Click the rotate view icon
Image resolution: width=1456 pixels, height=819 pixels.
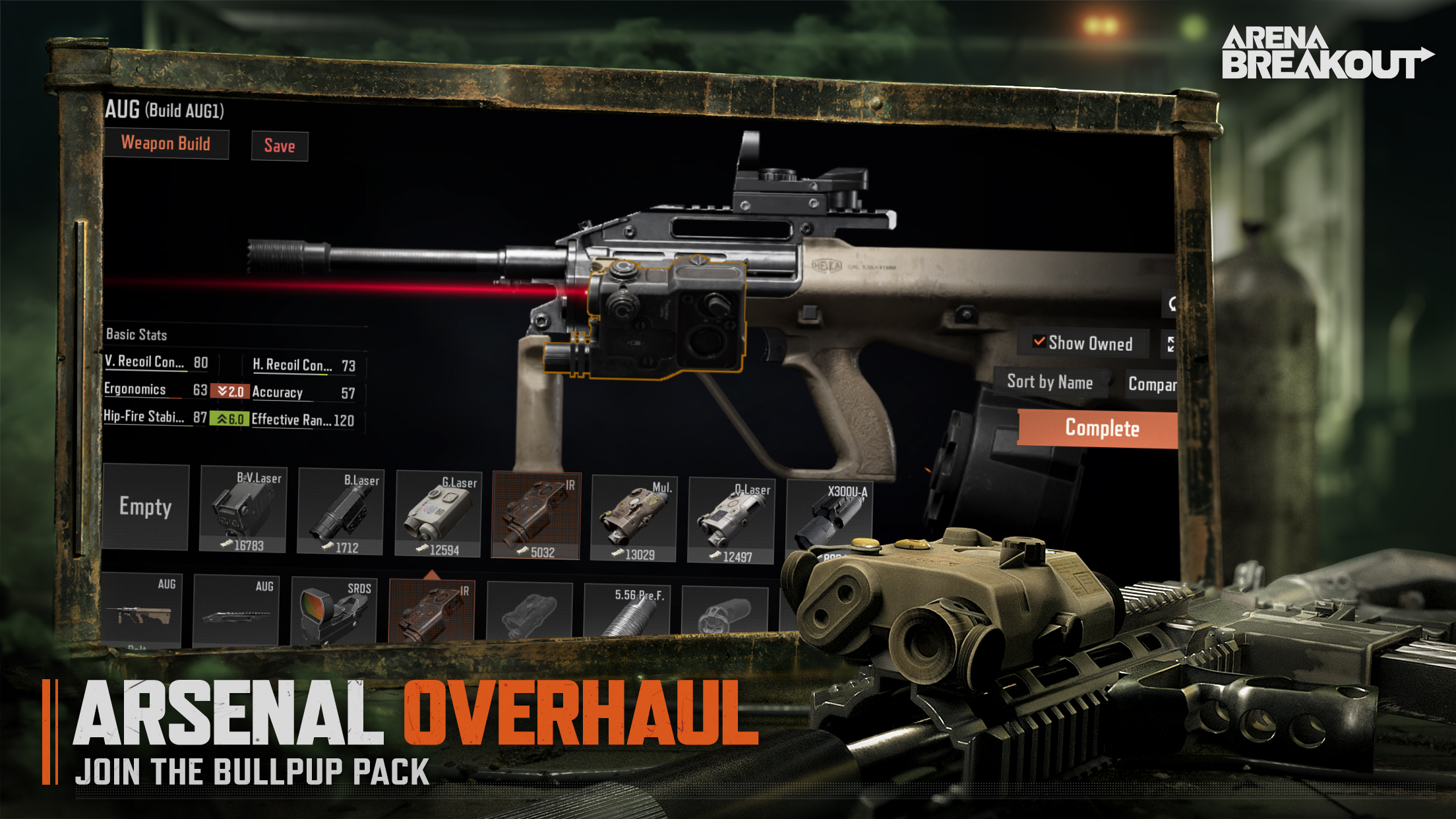click(x=1171, y=304)
